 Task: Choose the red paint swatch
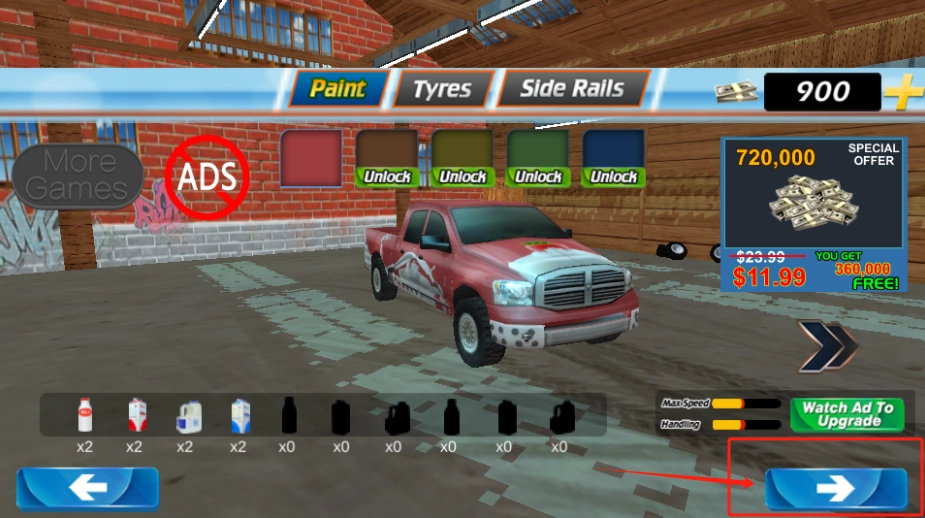click(x=312, y=158)
